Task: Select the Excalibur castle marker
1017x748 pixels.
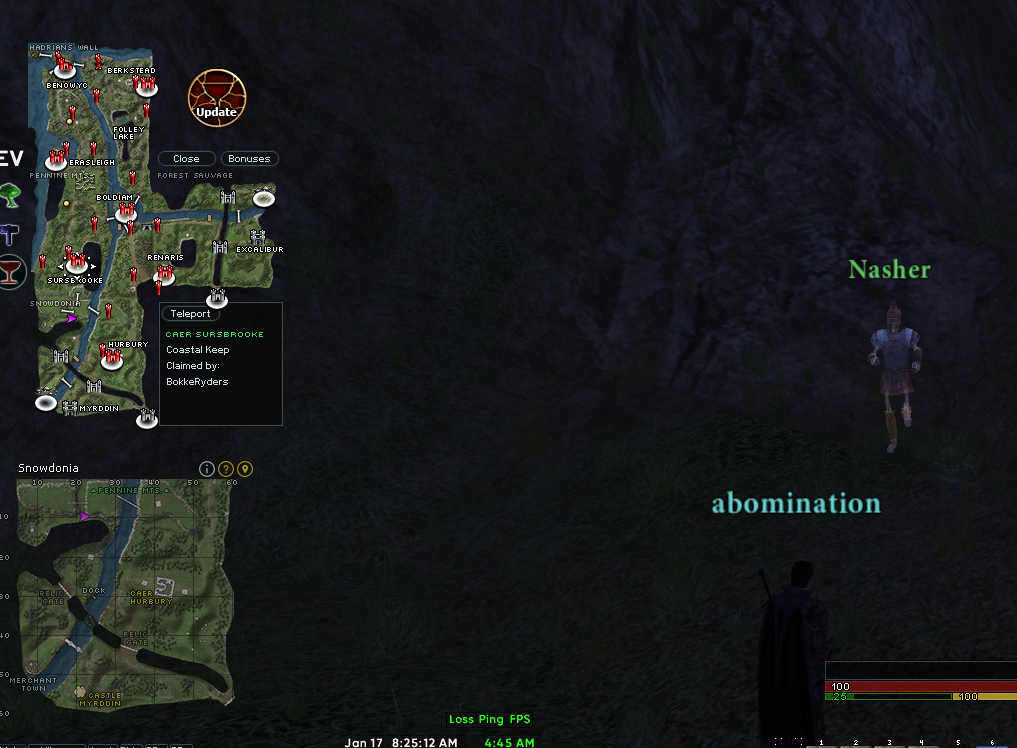Action: [258, 238]
